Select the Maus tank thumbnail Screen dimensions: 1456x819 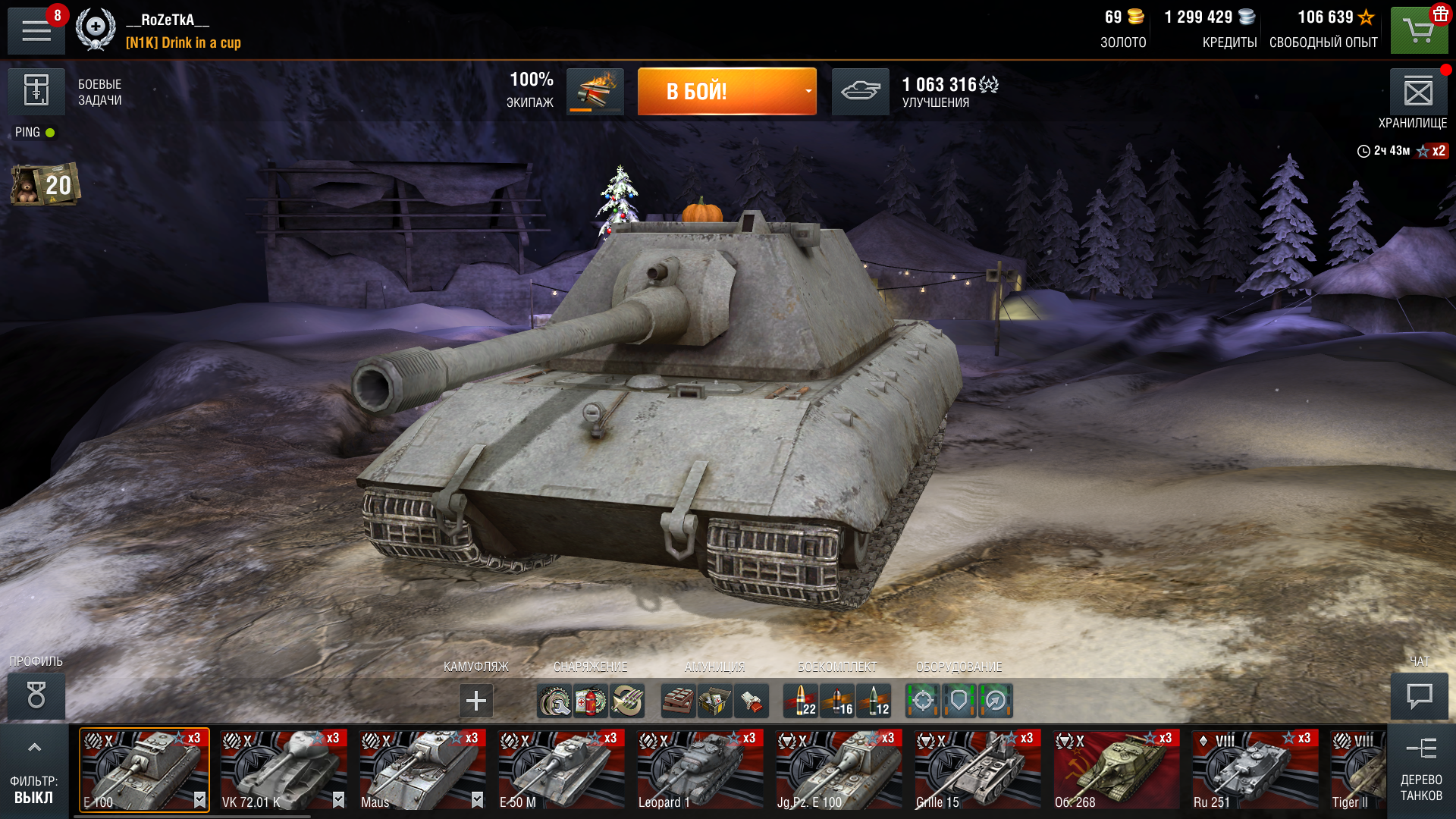click(x=422, y=770)
